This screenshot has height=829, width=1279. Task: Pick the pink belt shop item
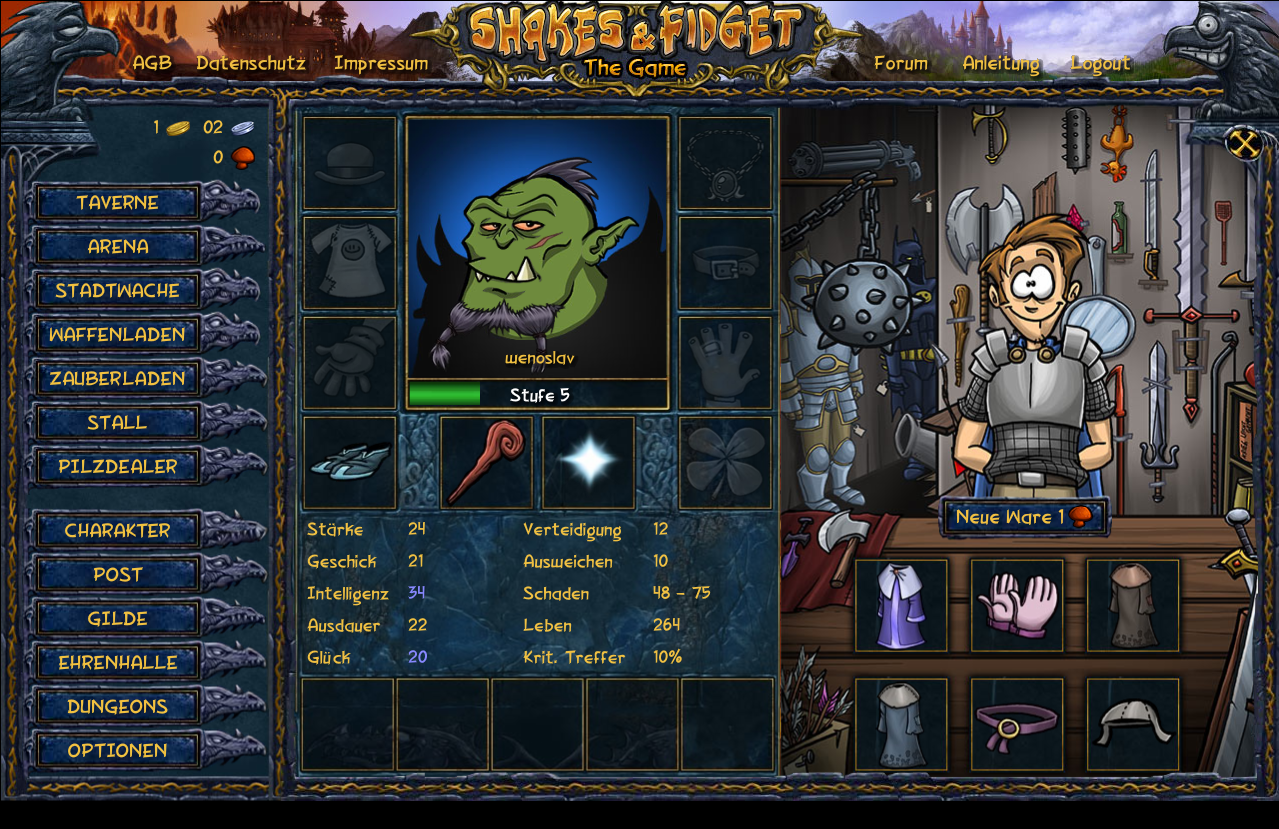point(1017,725)
